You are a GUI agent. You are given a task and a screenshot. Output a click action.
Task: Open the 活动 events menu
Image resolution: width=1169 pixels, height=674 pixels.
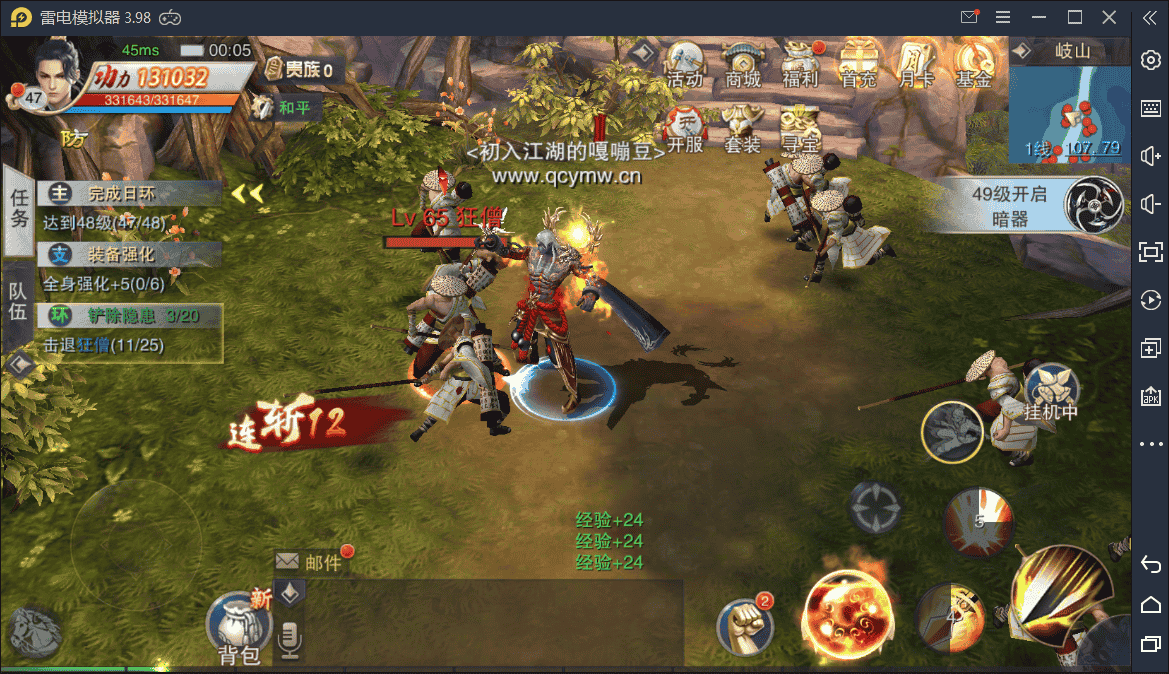[685, 65]
